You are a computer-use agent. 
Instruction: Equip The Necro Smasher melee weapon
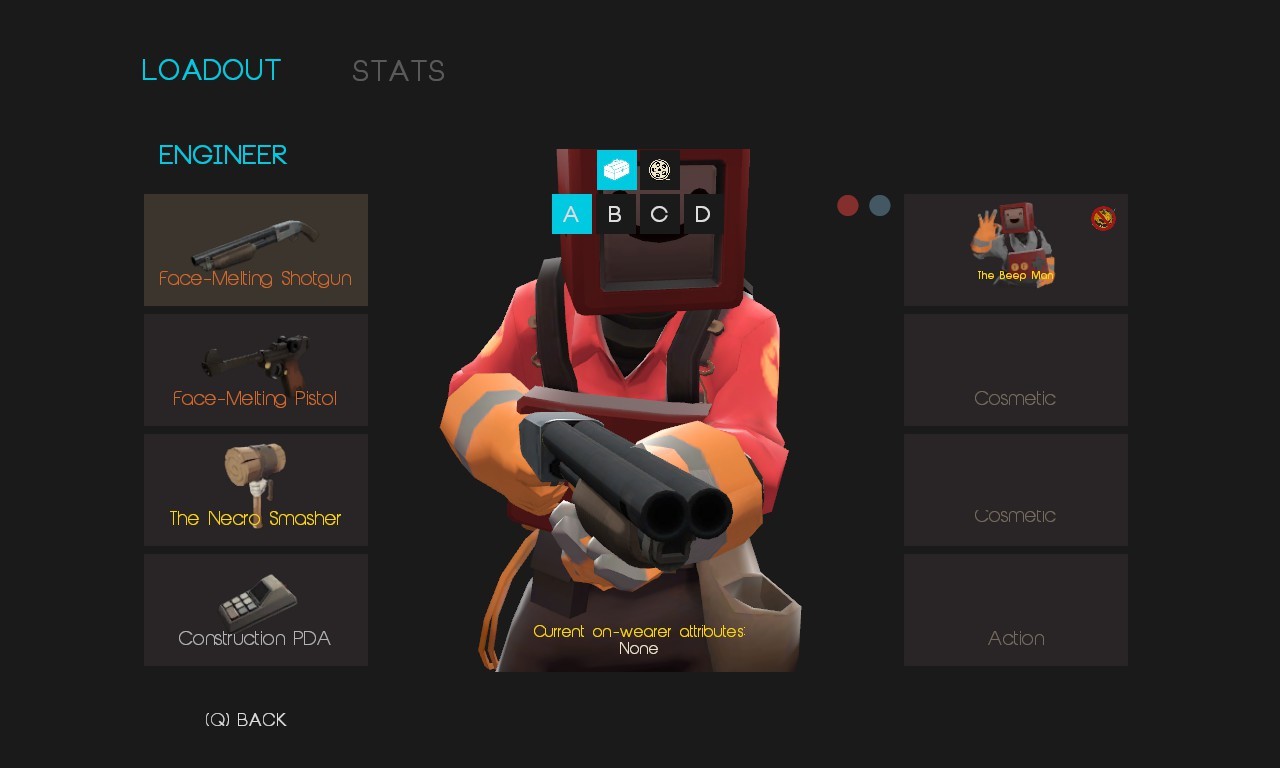click(x=256, y=489)
